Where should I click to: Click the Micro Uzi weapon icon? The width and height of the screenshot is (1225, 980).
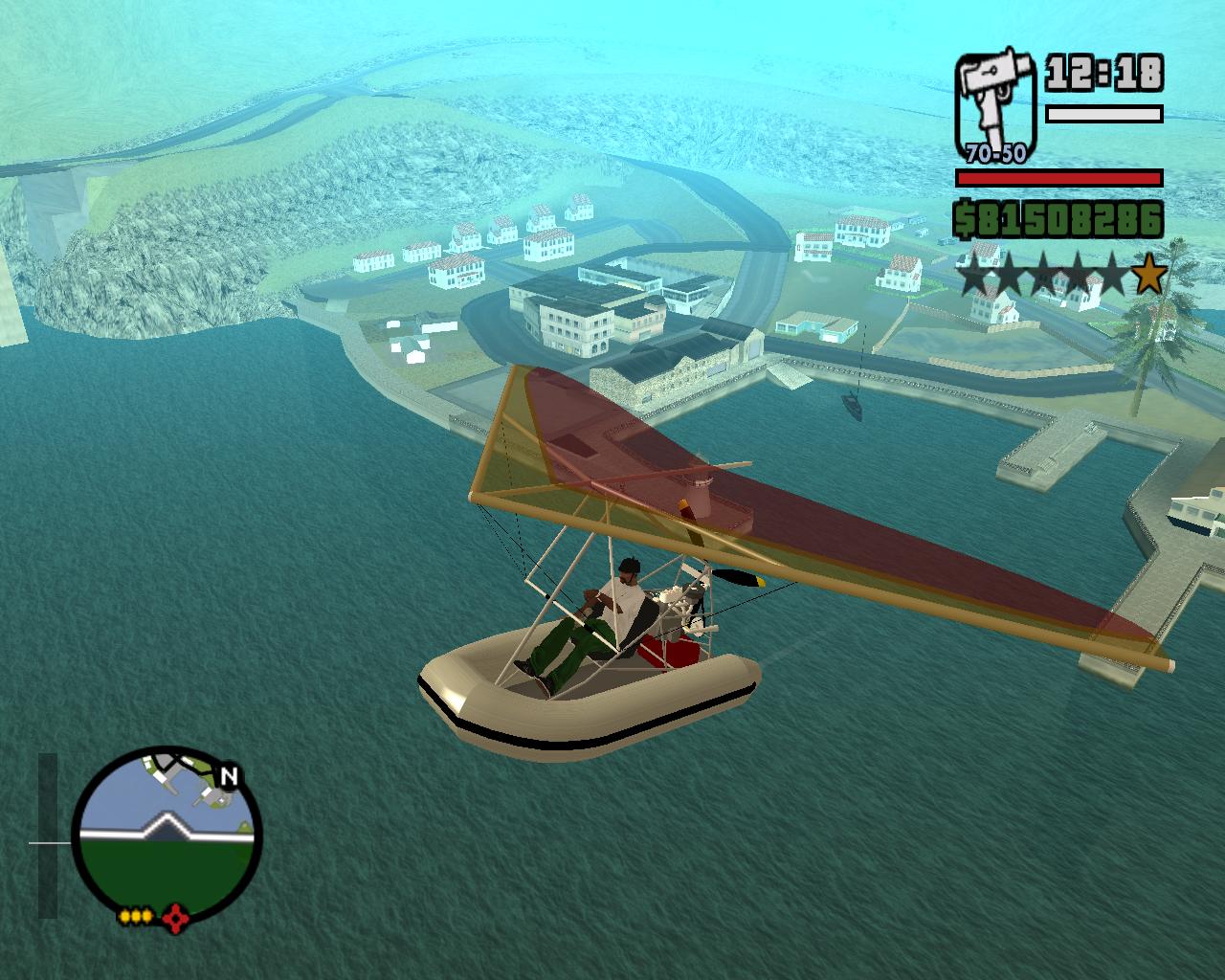tap(995, 105)
